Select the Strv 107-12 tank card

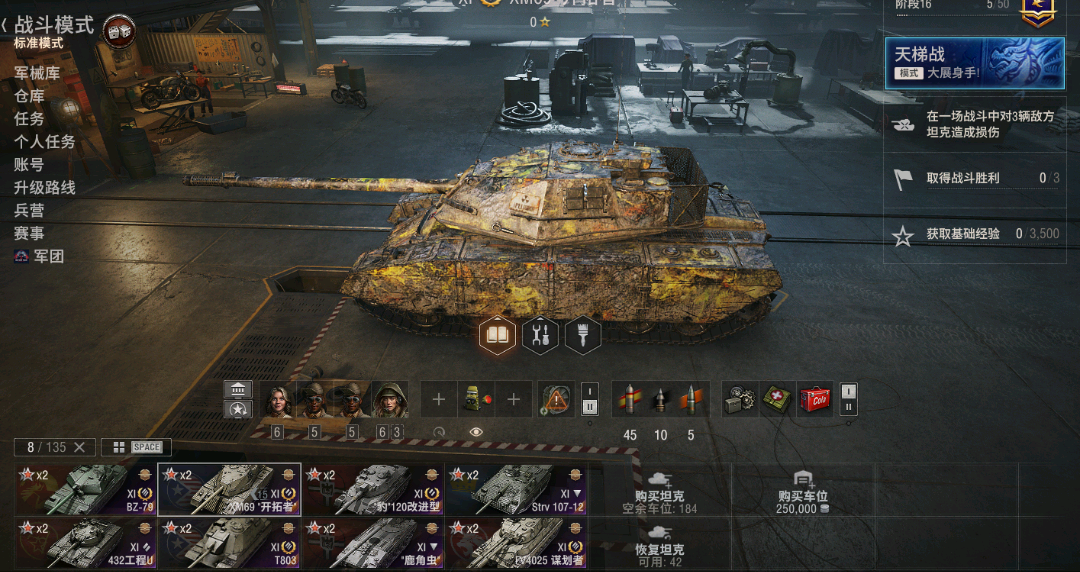(516, 488)
